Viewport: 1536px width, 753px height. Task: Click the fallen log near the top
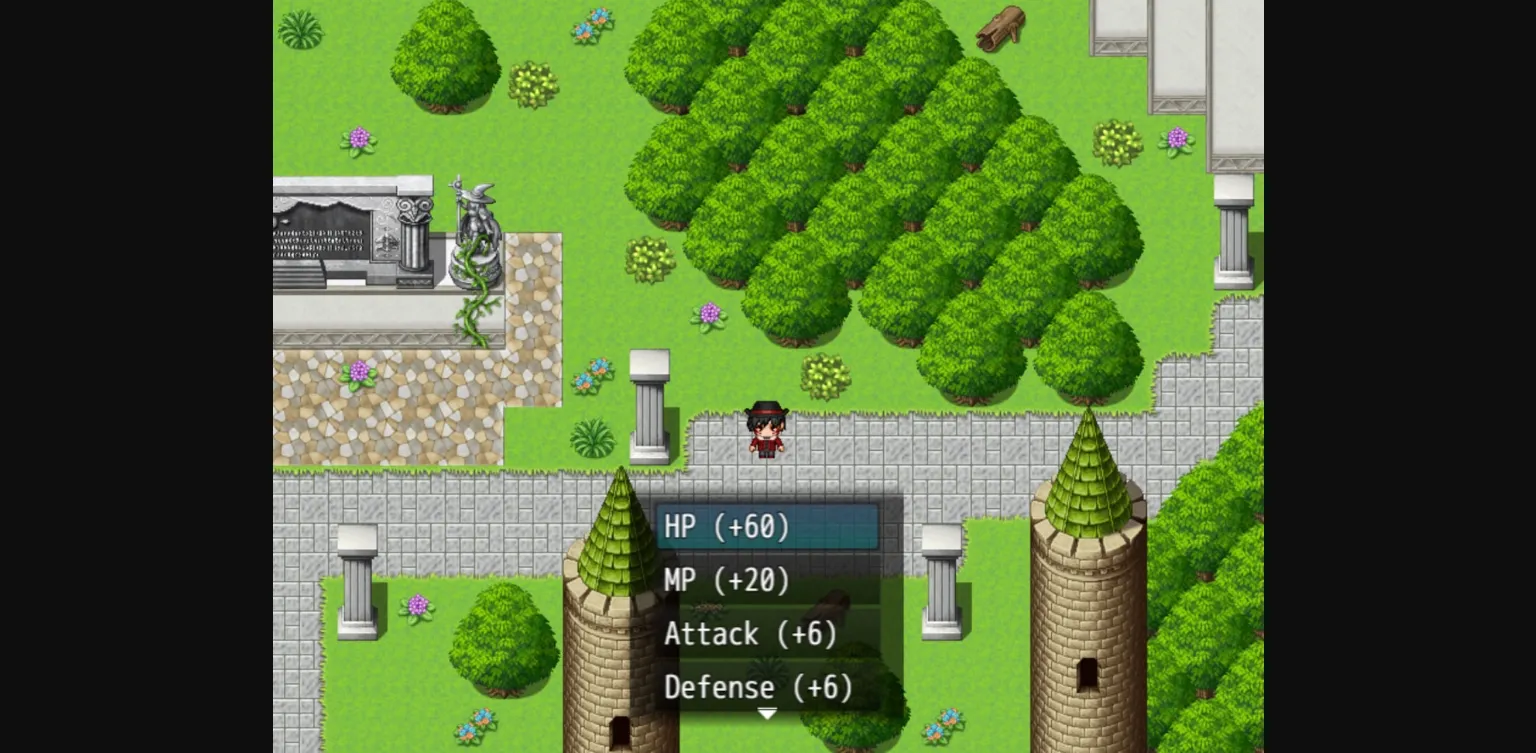tap(1000, 28)
